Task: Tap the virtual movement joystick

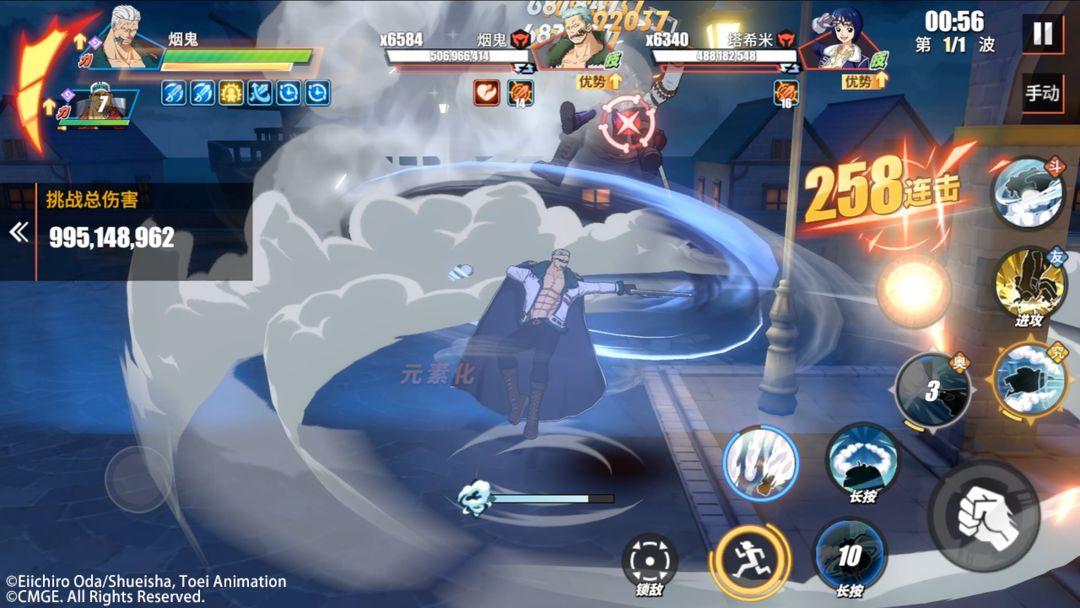Action: tap(139, 479)
